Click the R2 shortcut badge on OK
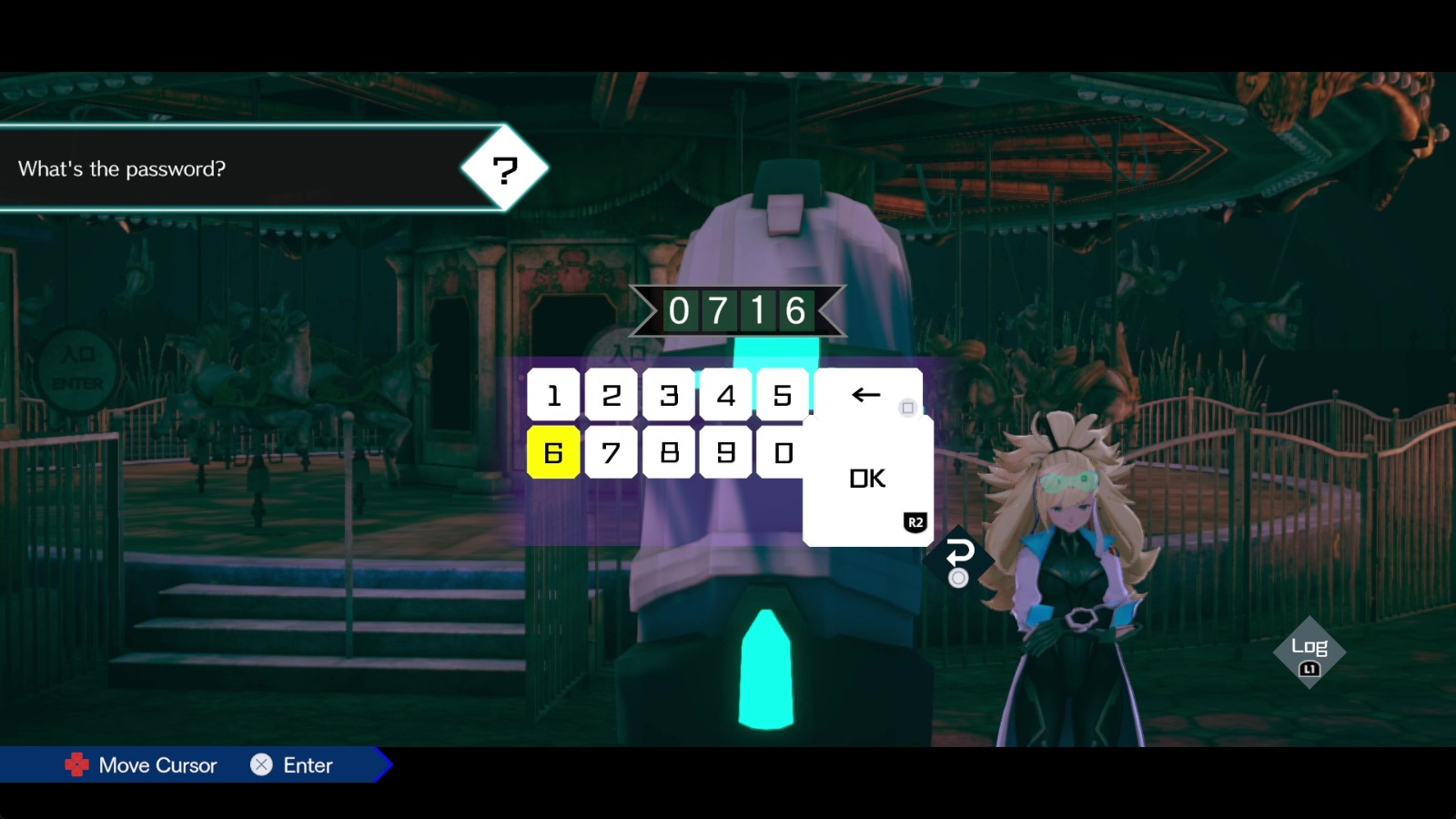This screenshot has width=1456, height=819. tap(915, 521)
